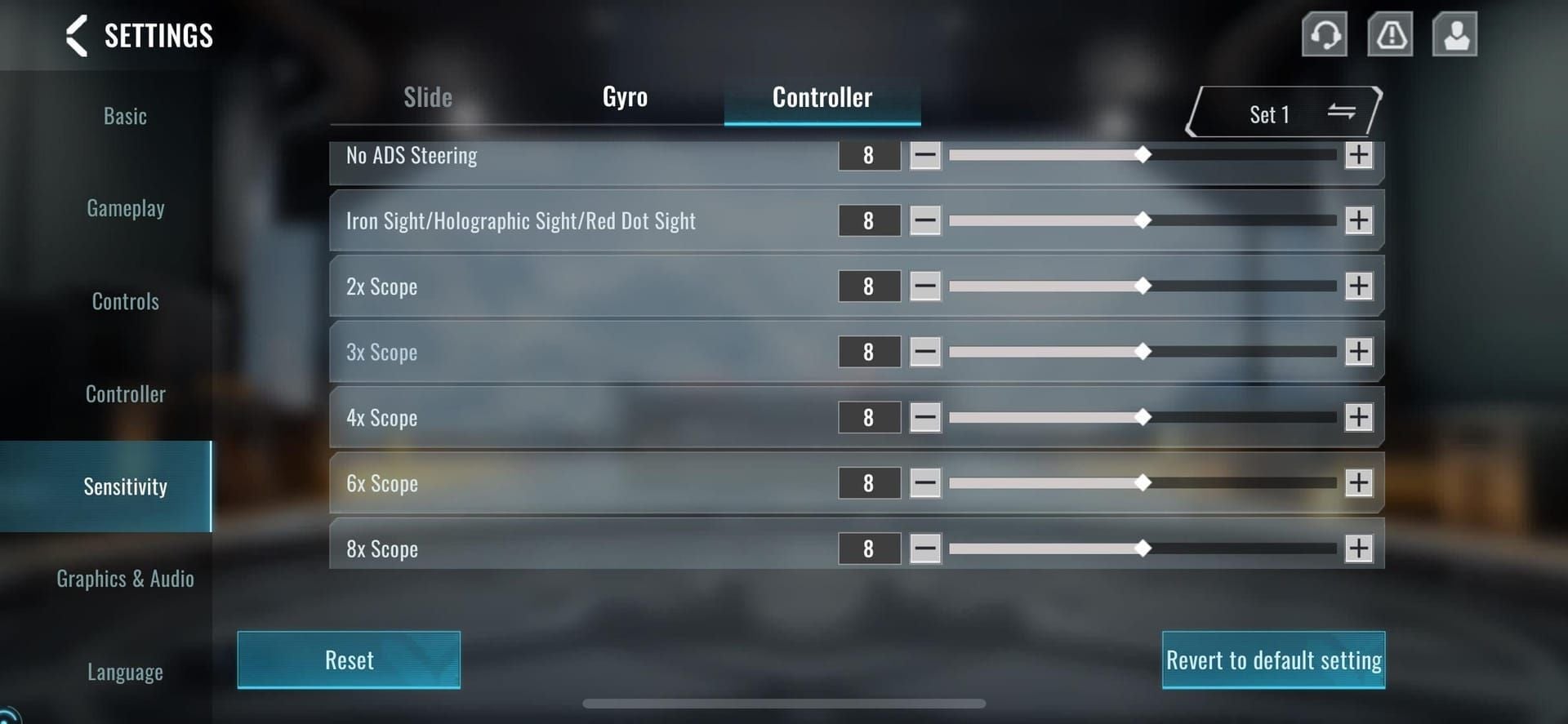
Task: Raise the 4x Scope sensitivity value
Action: click(x=1359, y=417)
